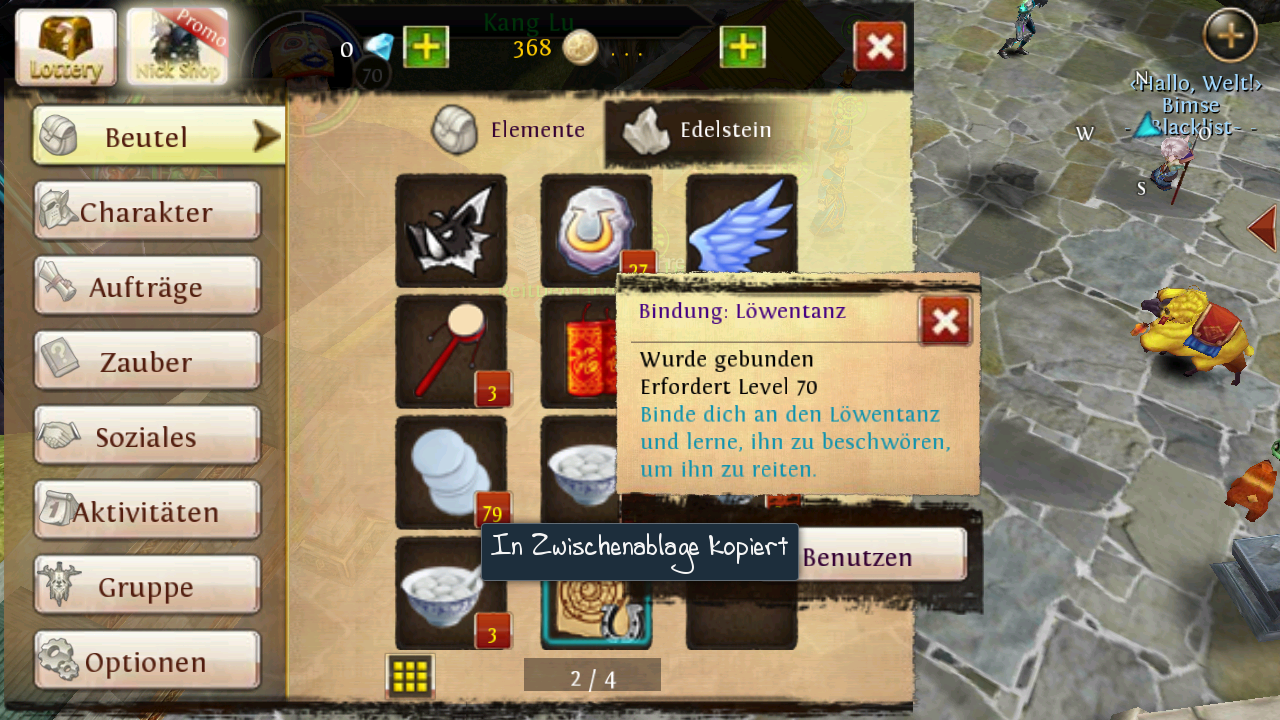Select the boar head item slot
Screen dimensions: 1280x720
(x=451, y=231)
